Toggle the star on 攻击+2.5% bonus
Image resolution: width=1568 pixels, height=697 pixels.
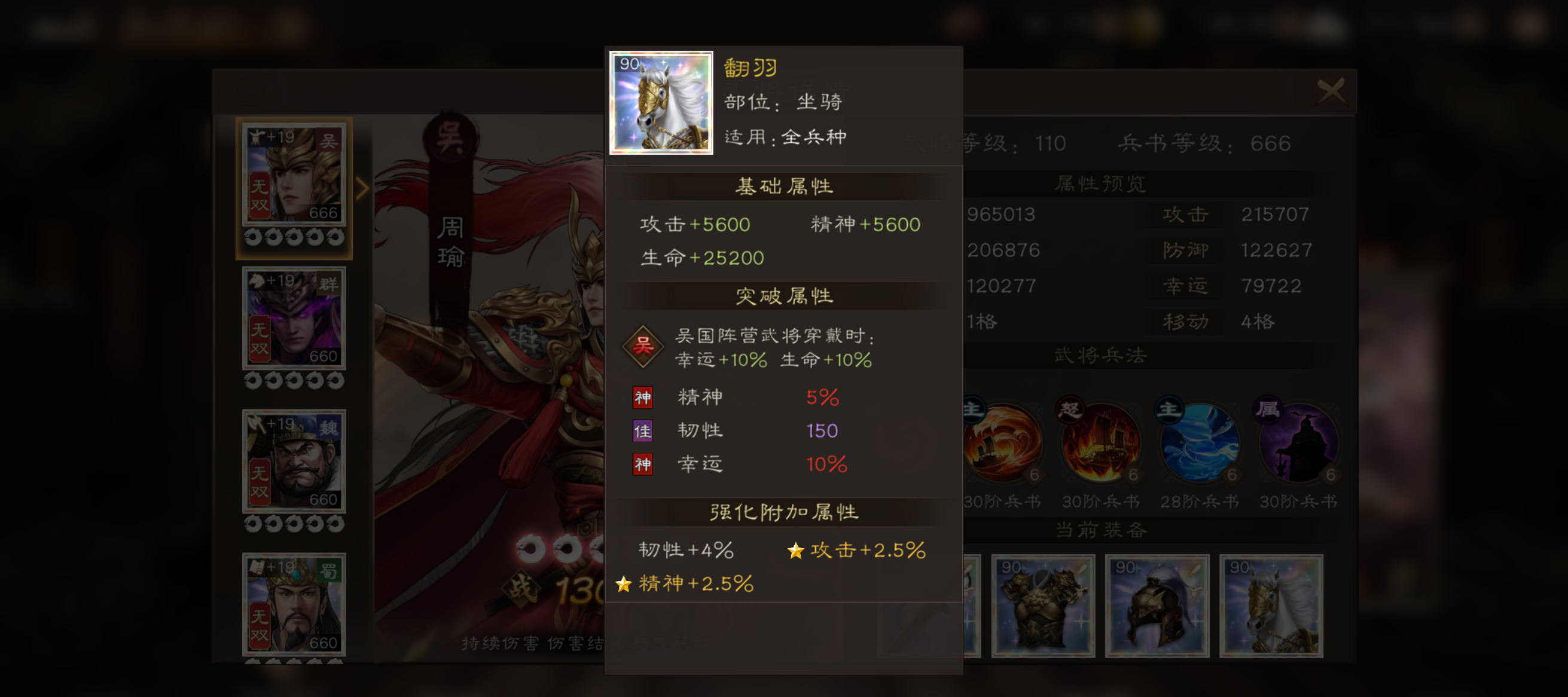pos(795,551)
